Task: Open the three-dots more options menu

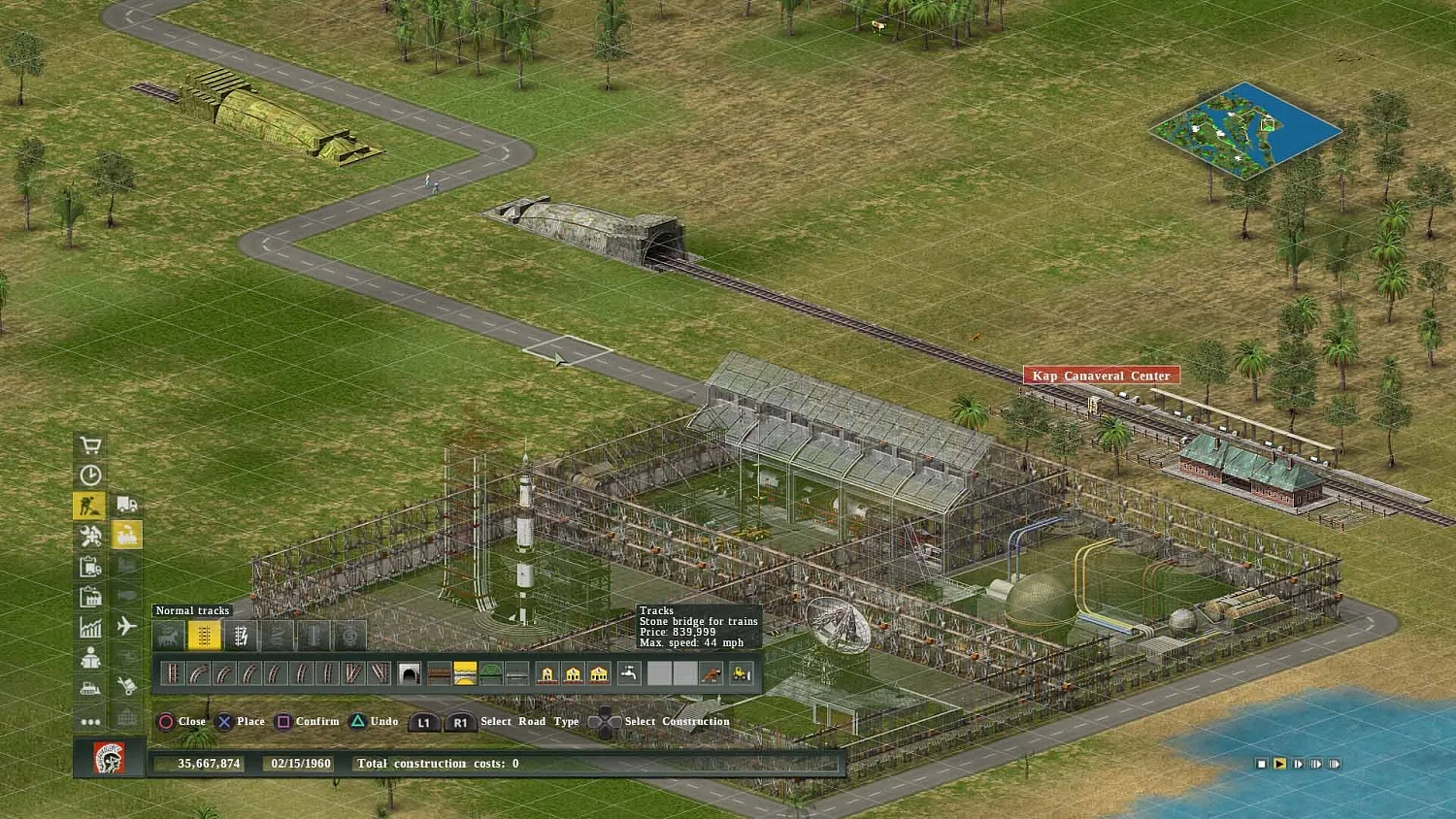Action: pos(90,721)
